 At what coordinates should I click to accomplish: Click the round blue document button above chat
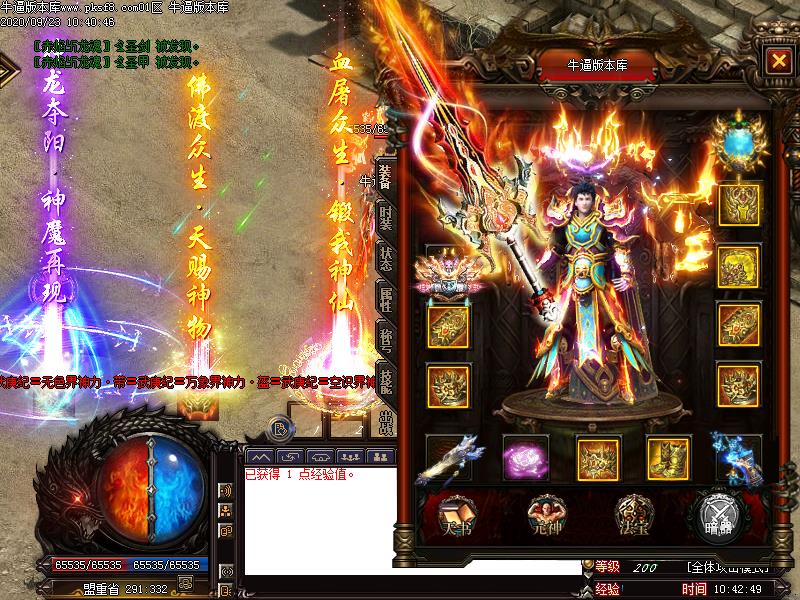coord(282,430)
